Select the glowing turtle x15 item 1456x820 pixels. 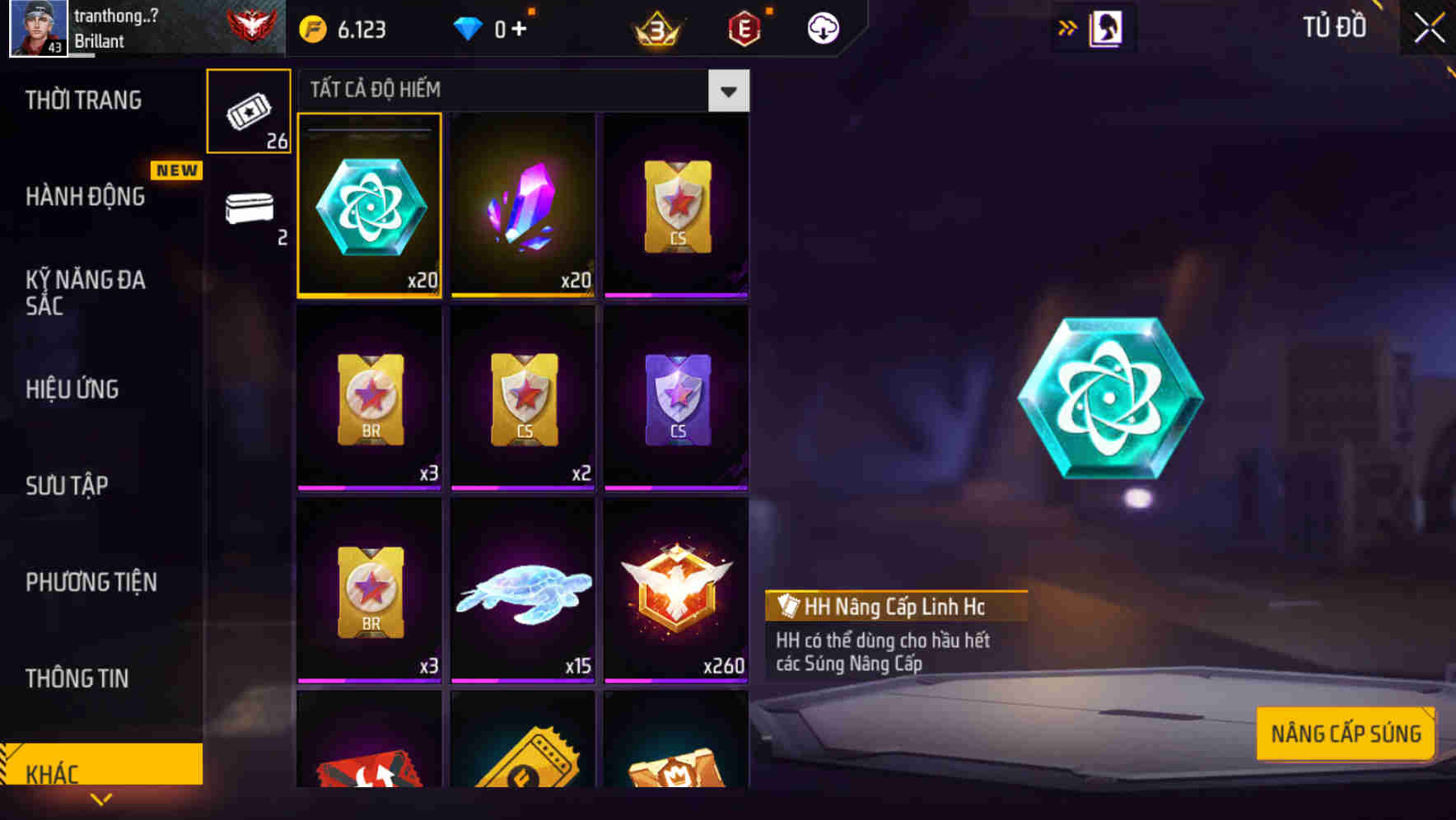[522, 591]
